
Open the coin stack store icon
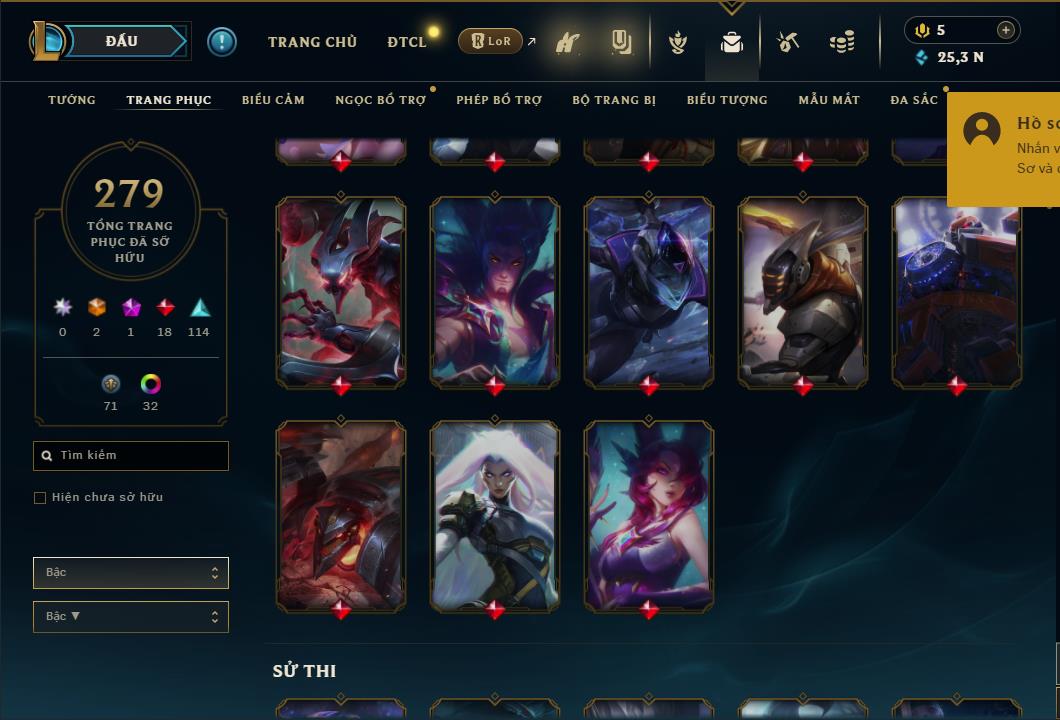coord(842,43)
